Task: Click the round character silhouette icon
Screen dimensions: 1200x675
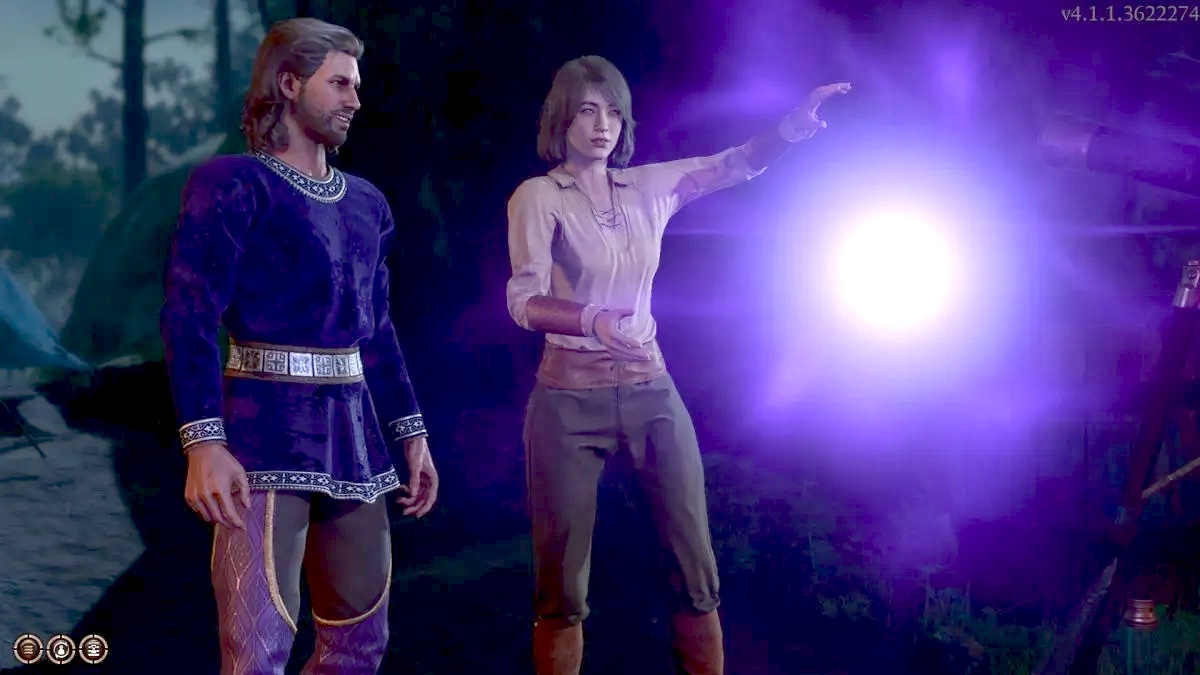Action: (61, 649)
